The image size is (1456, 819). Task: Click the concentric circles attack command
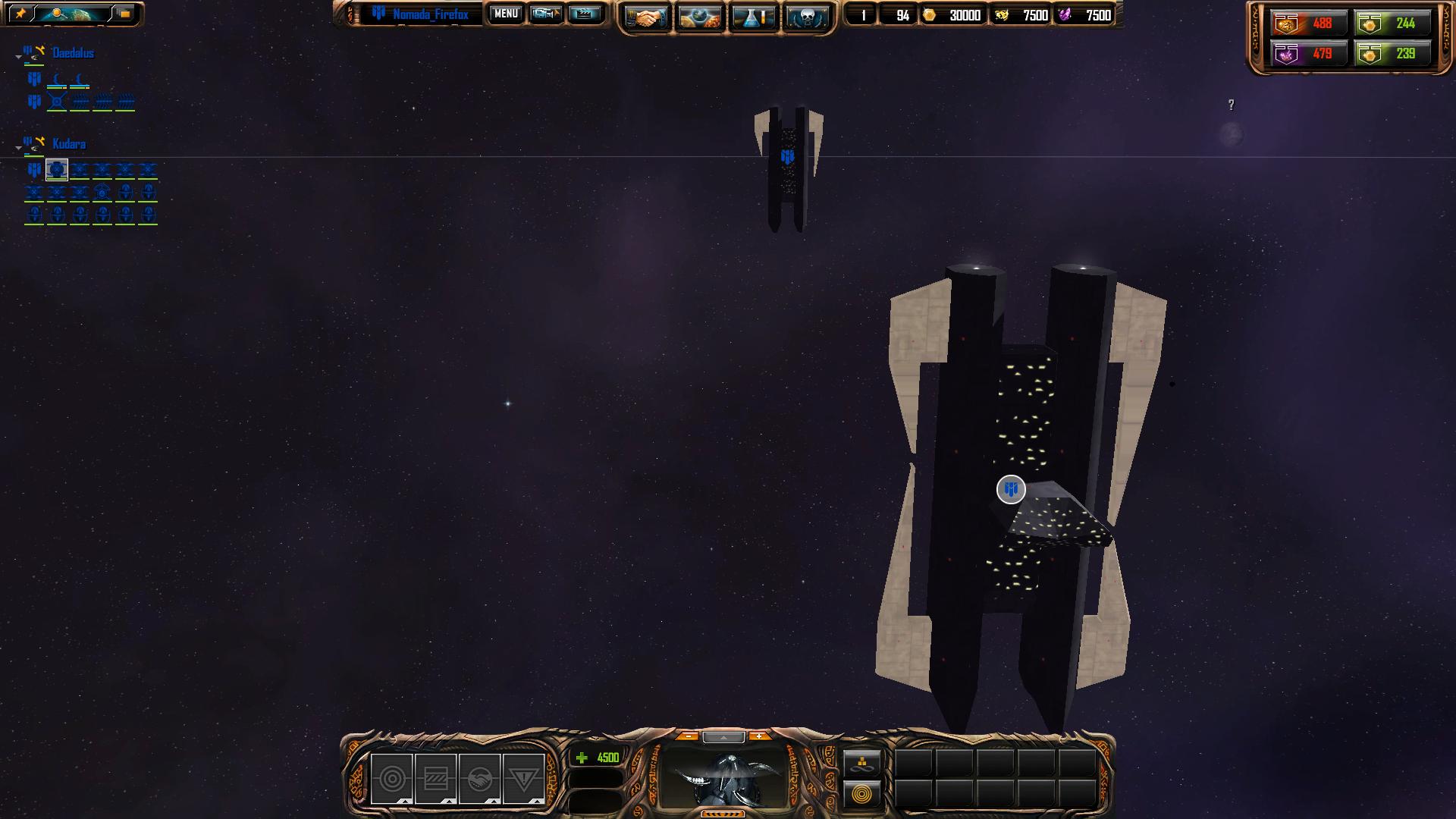392,779
